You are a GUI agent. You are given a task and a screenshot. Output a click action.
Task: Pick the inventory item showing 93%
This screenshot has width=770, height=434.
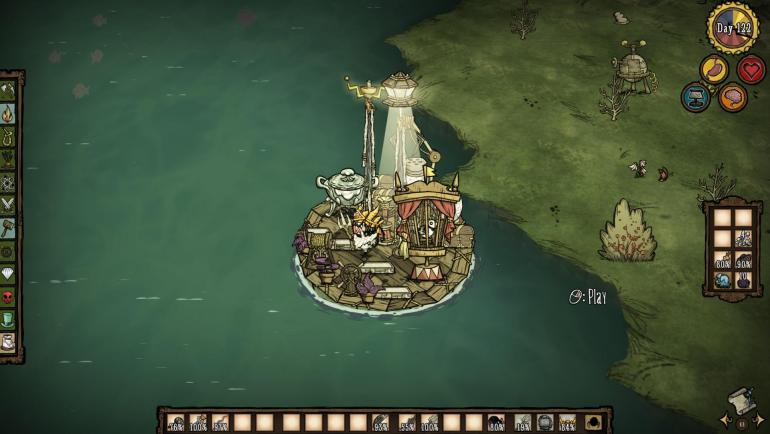coord(380,422)
